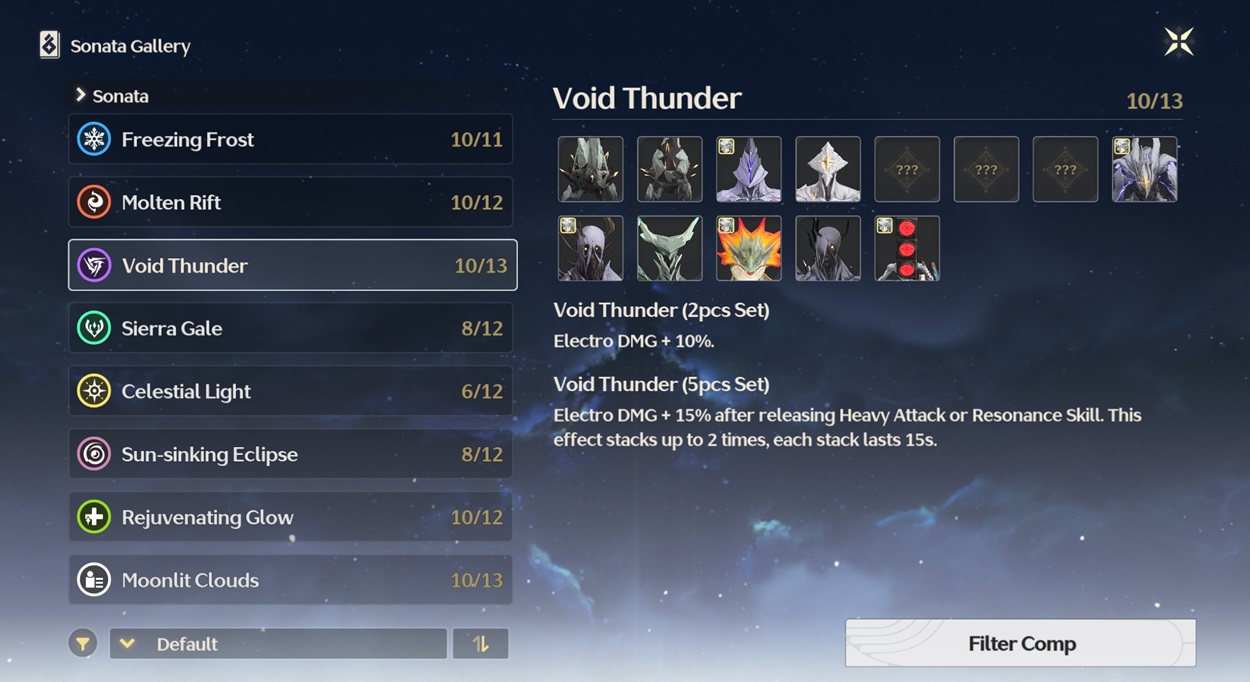Viewport: 1250px width, 682px height.
Task: Select Sun-sinking Eclipse in the list
Action: 290,454
